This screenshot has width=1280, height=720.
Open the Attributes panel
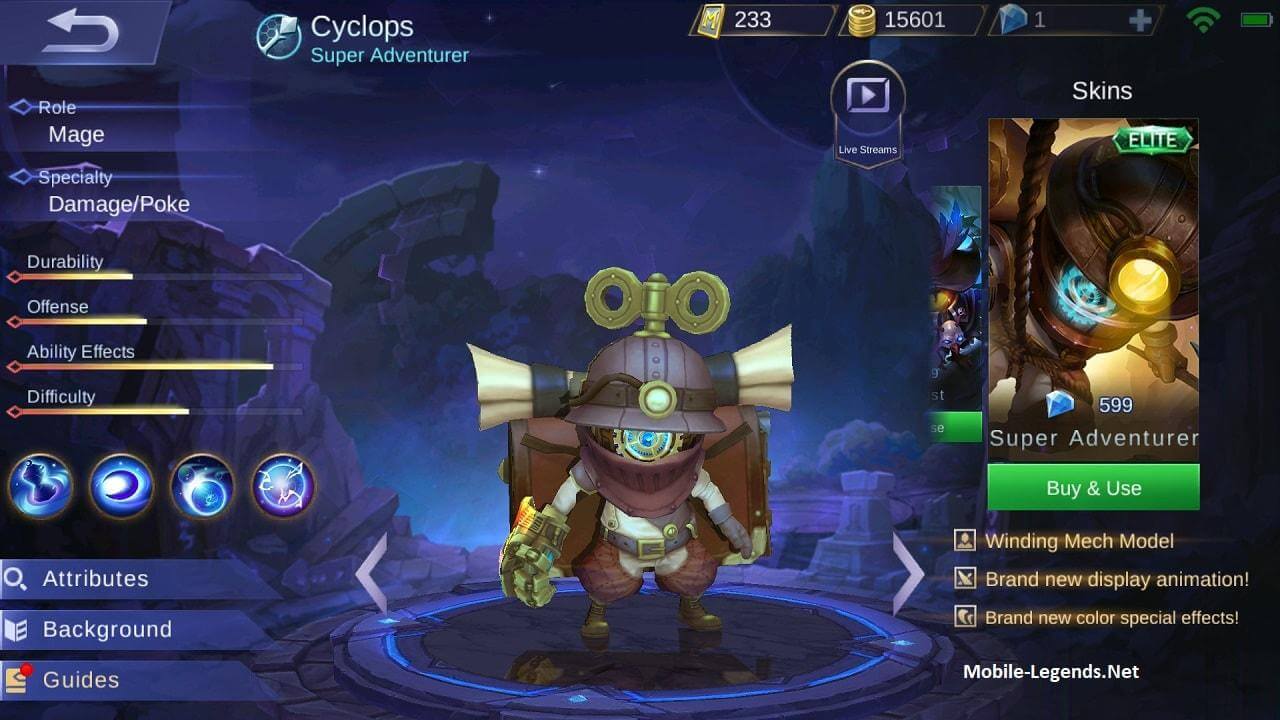pyautogui.click(x=95, y=578)
